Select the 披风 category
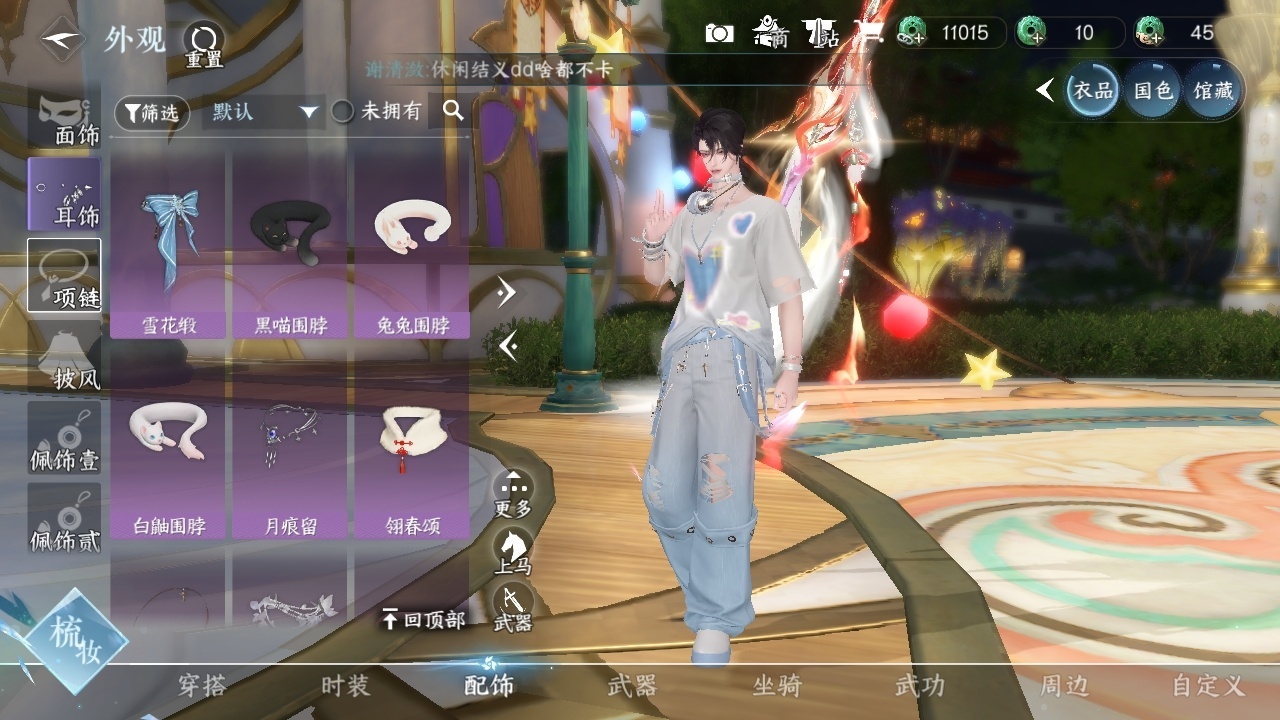 coord(65,358)
